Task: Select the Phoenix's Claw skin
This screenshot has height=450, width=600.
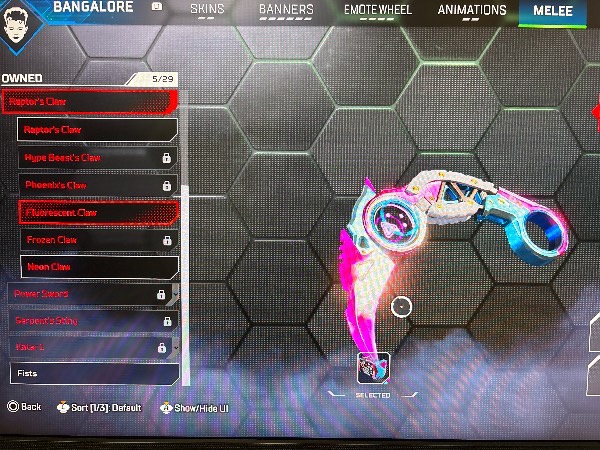Action: click(97, 185)
